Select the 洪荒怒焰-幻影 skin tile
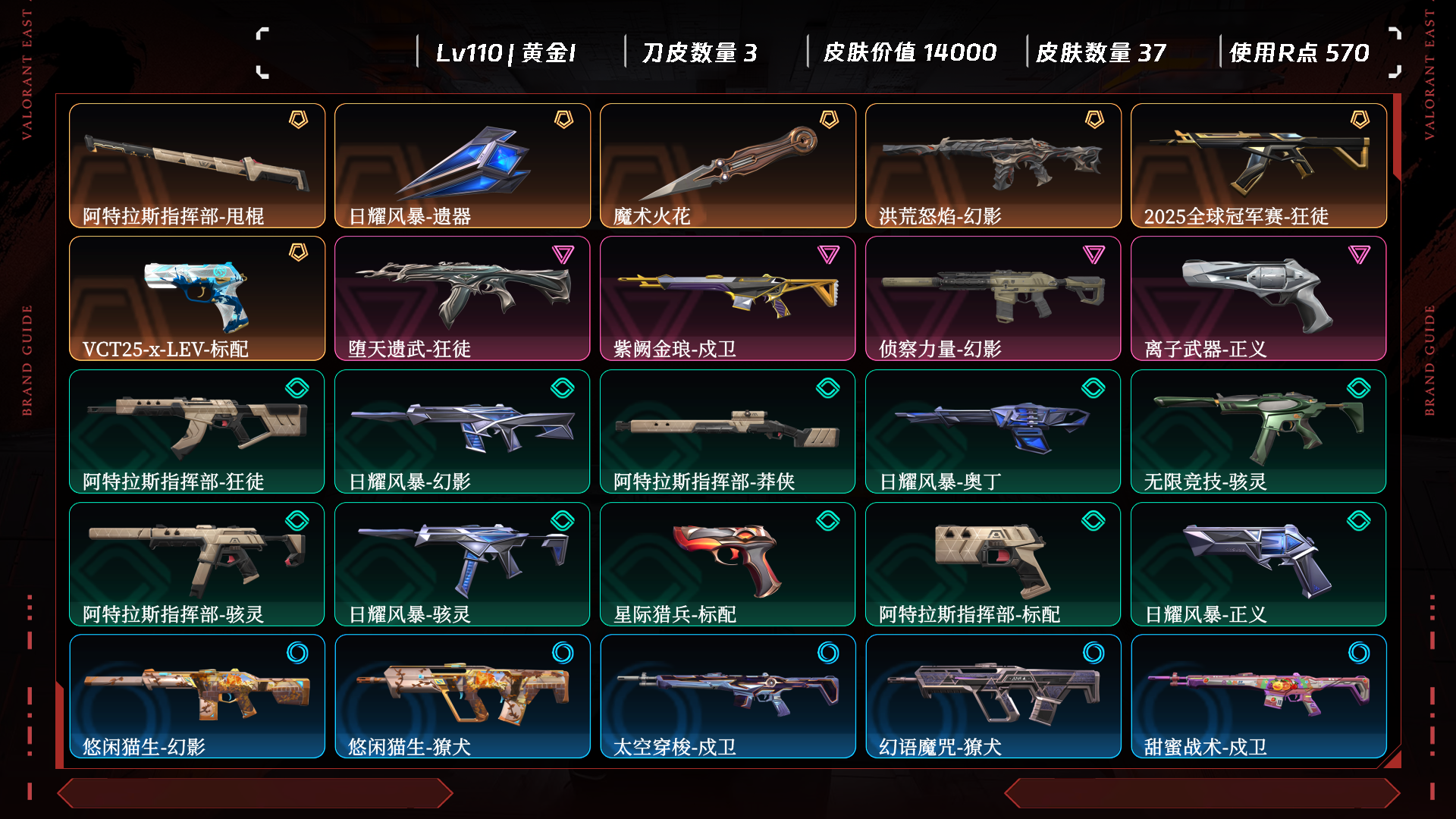Image resolution: width=1456 pixels, height=819 pixels. [x=993, y=165]
